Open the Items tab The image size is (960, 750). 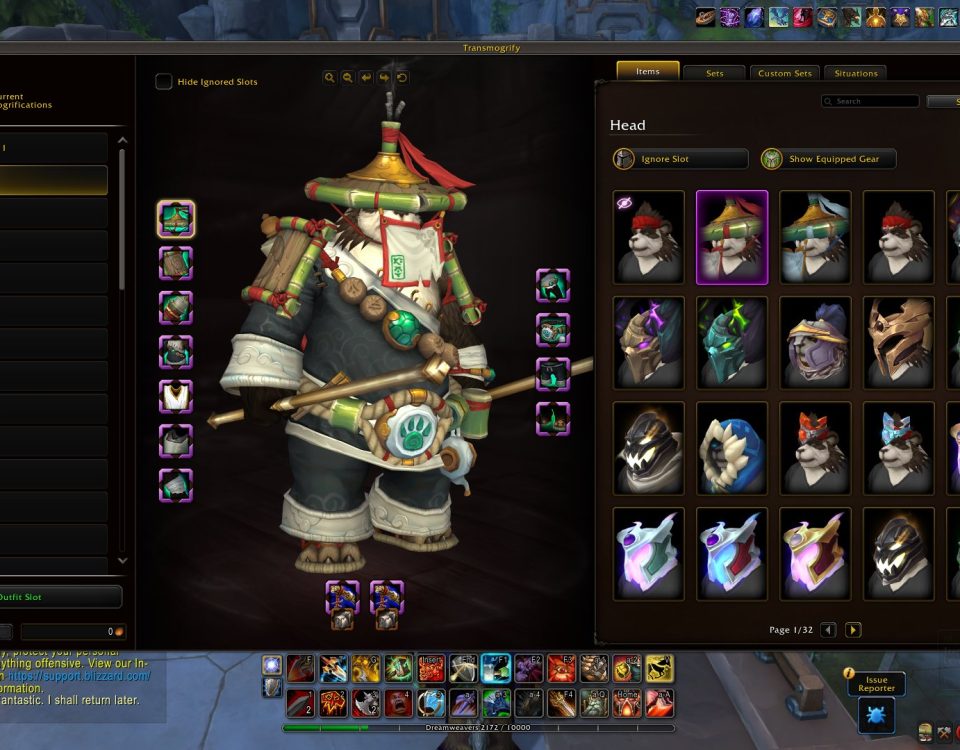647,71
